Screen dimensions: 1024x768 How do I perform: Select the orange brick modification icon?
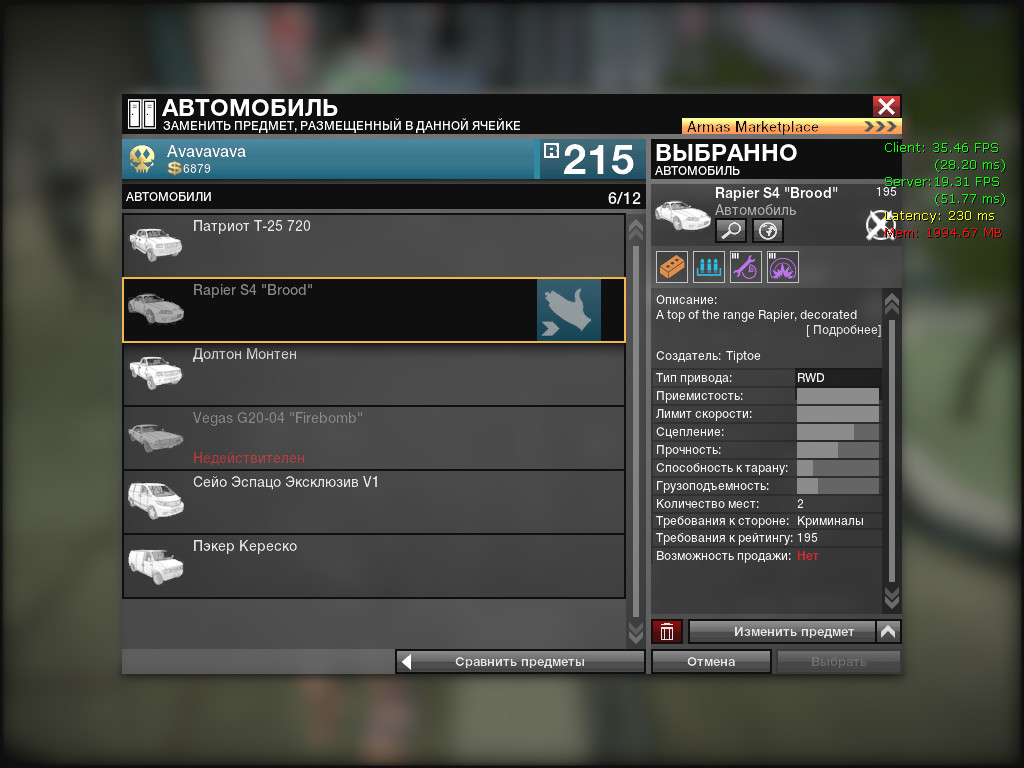coord(672,267)
